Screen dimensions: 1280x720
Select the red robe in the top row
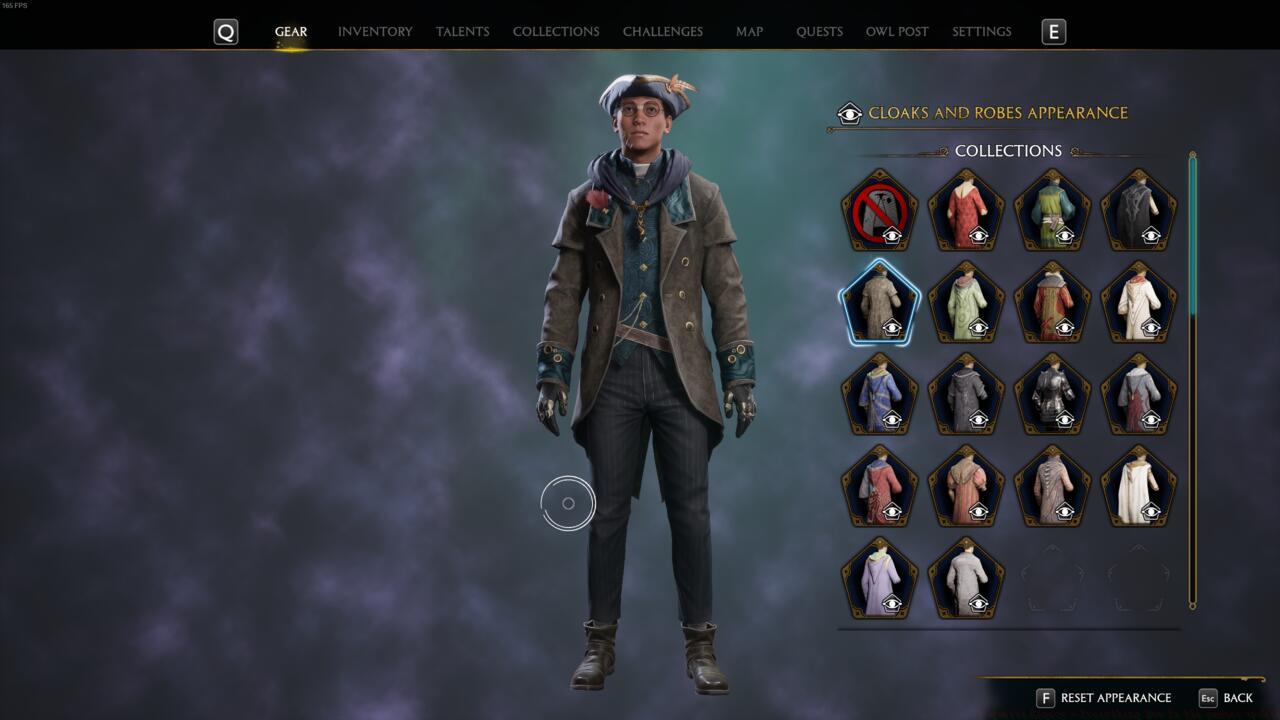(x=966, y=210)
